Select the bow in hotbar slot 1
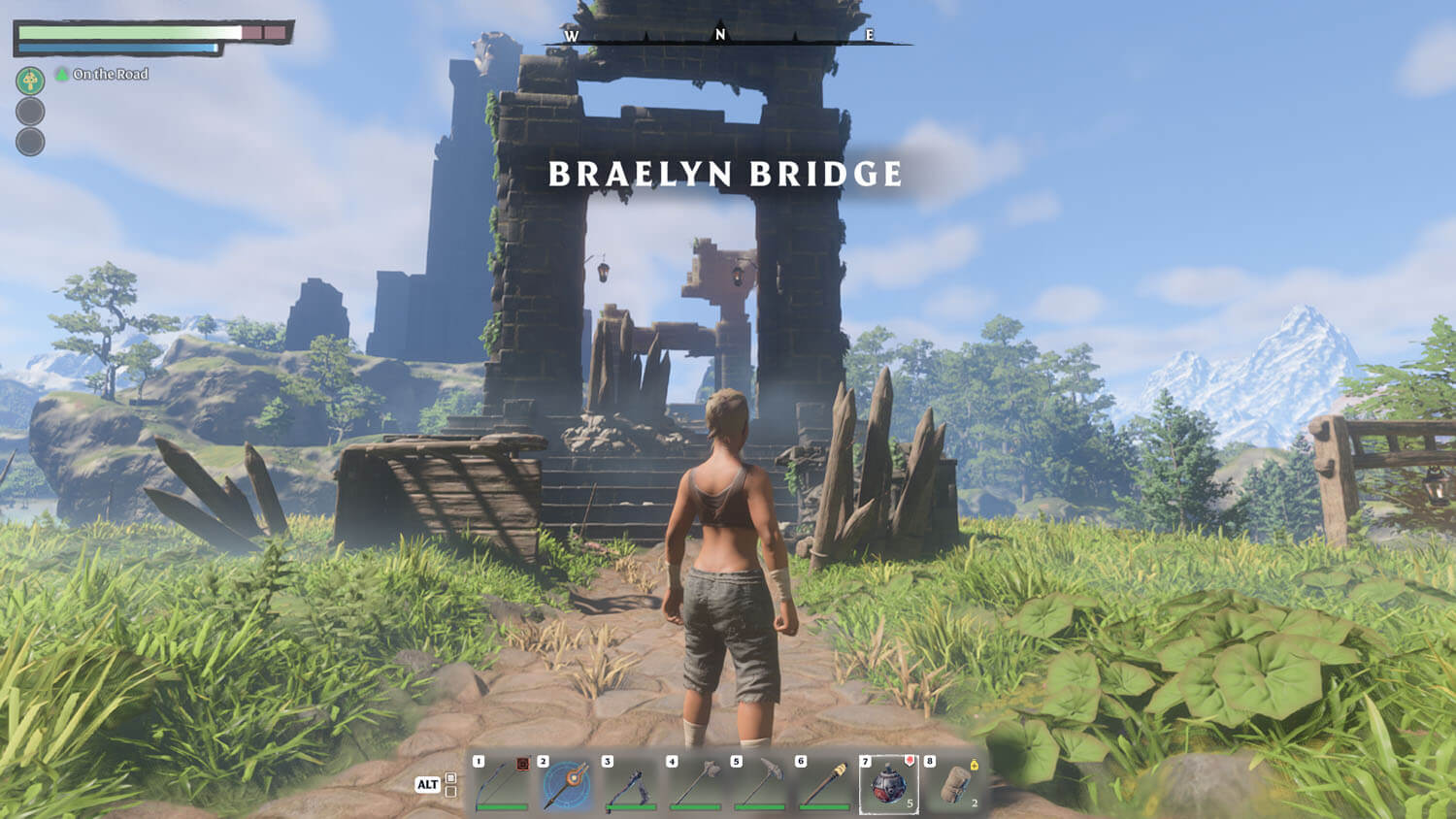Image resolution: width=1456 pixels, height=819 pixels. point(502,784)
